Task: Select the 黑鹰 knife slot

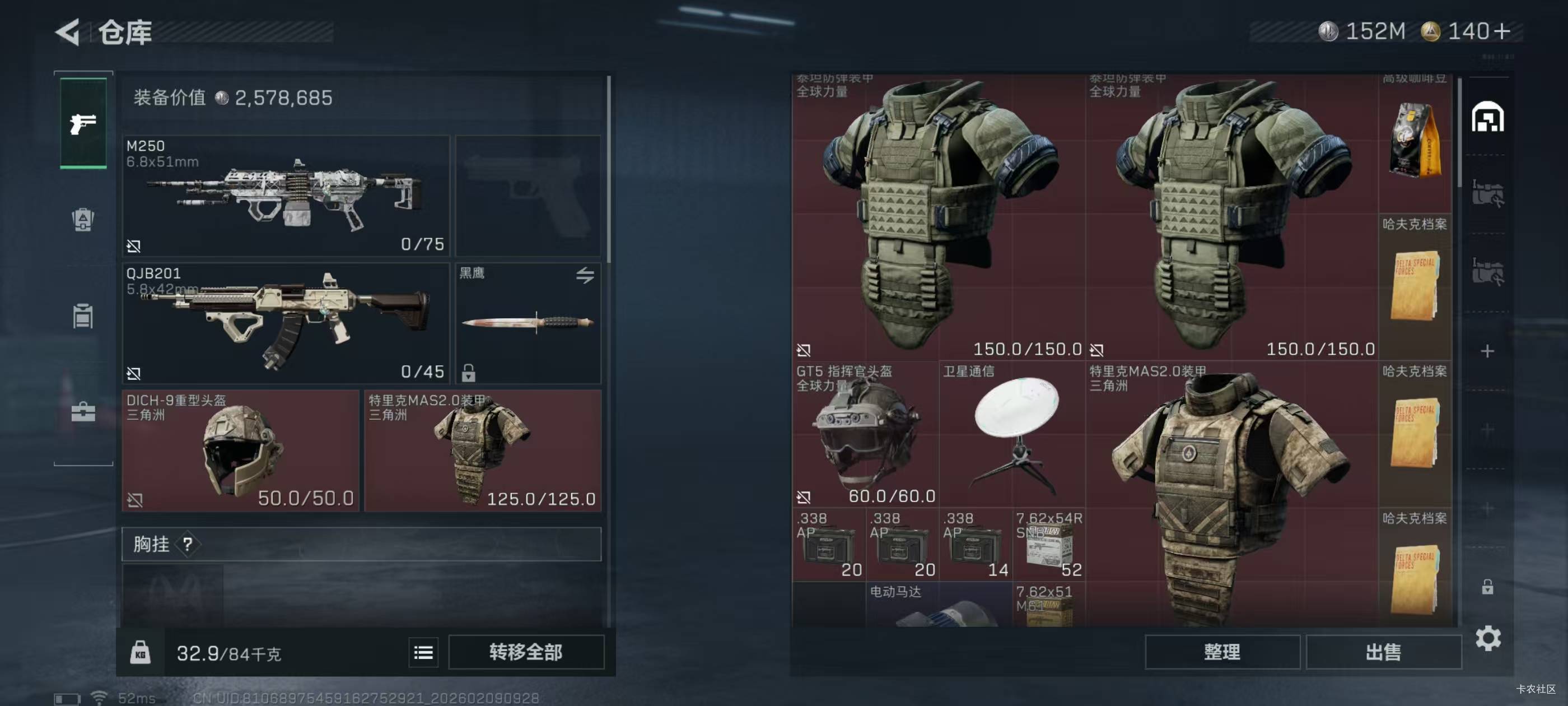Action: click(528, 323)
